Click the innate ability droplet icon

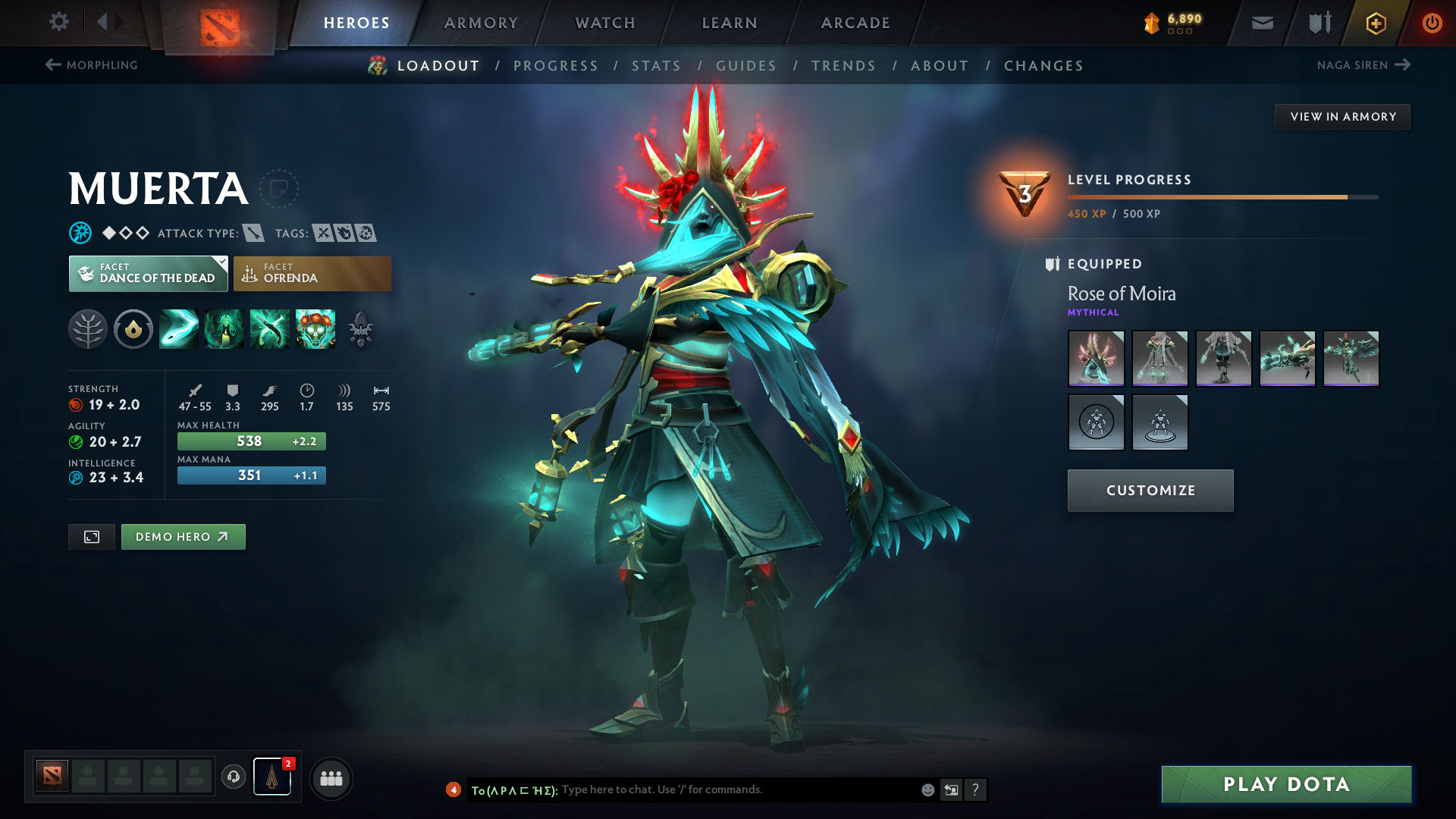point(133,329)
